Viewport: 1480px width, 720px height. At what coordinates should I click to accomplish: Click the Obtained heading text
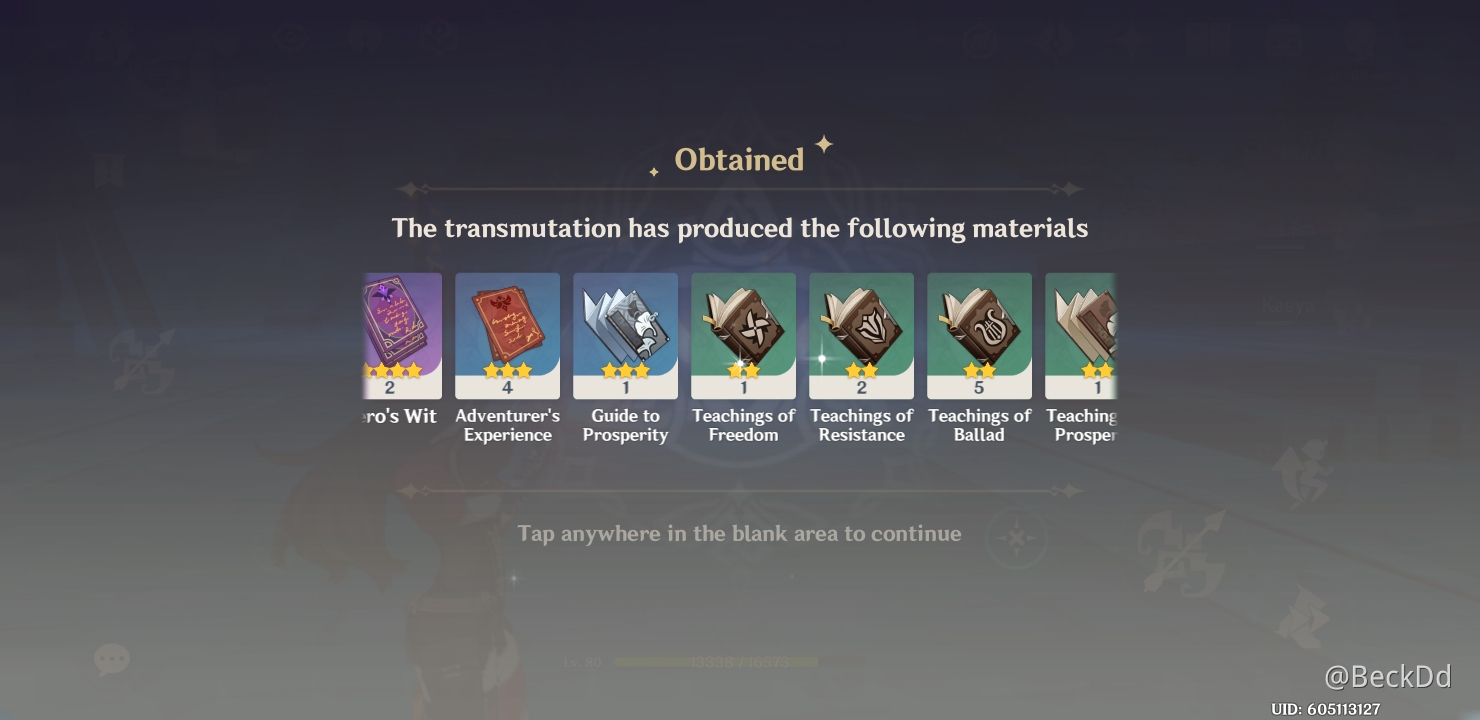click(739, 158)
